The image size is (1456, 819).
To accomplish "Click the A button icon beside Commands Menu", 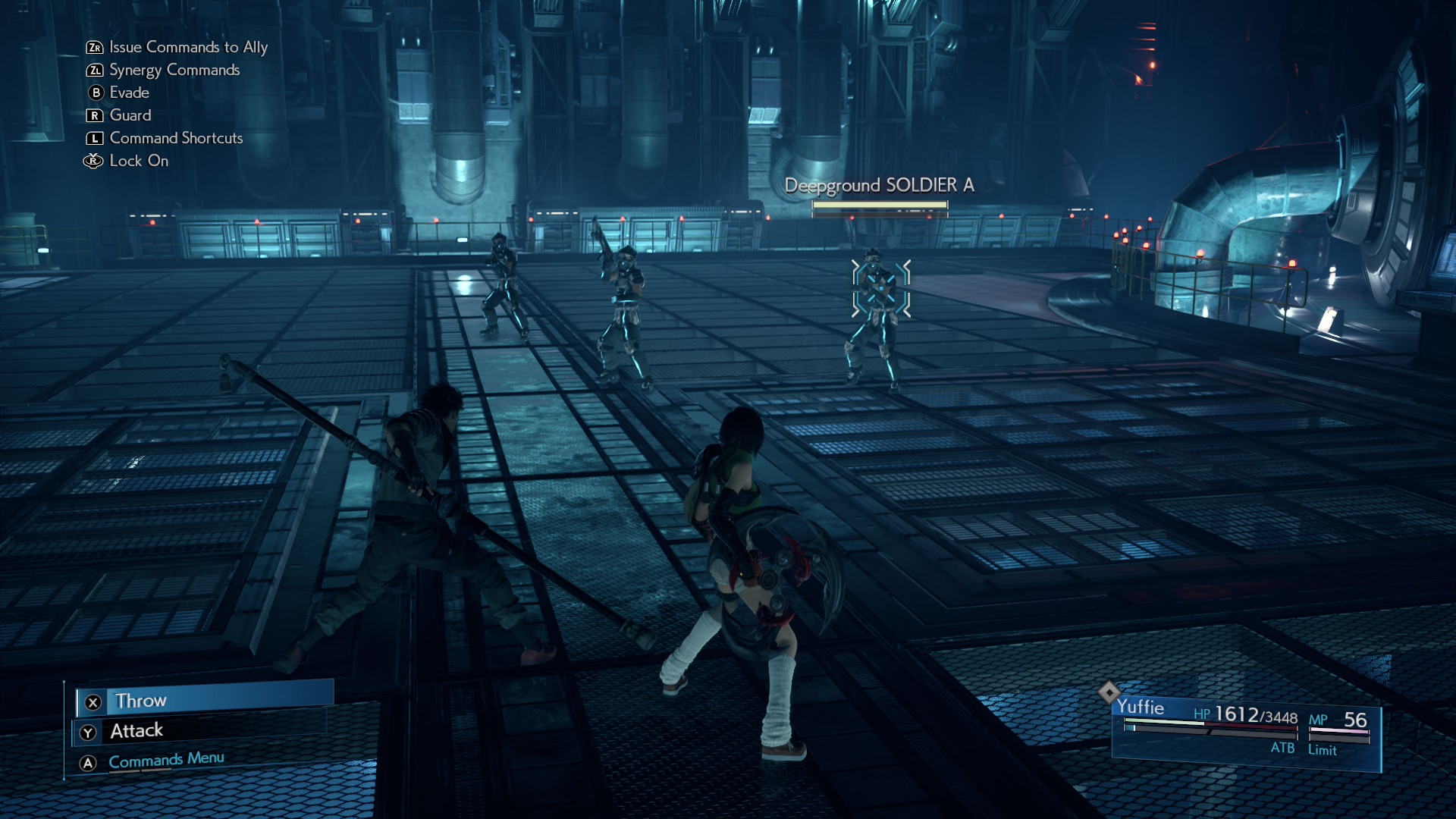I will pyautogui.click(x=89, y=758).
